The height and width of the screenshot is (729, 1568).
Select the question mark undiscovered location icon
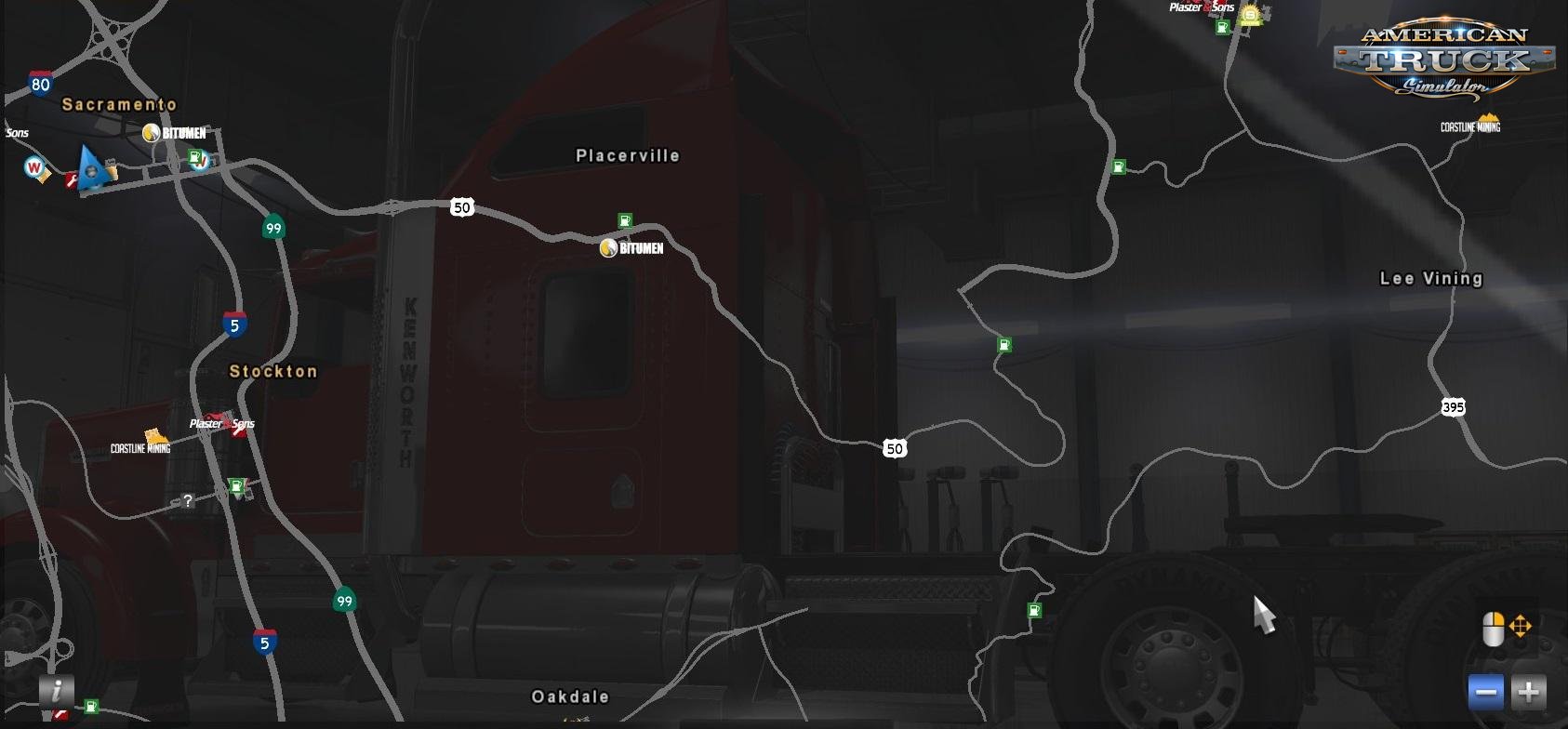click(189, 500)
